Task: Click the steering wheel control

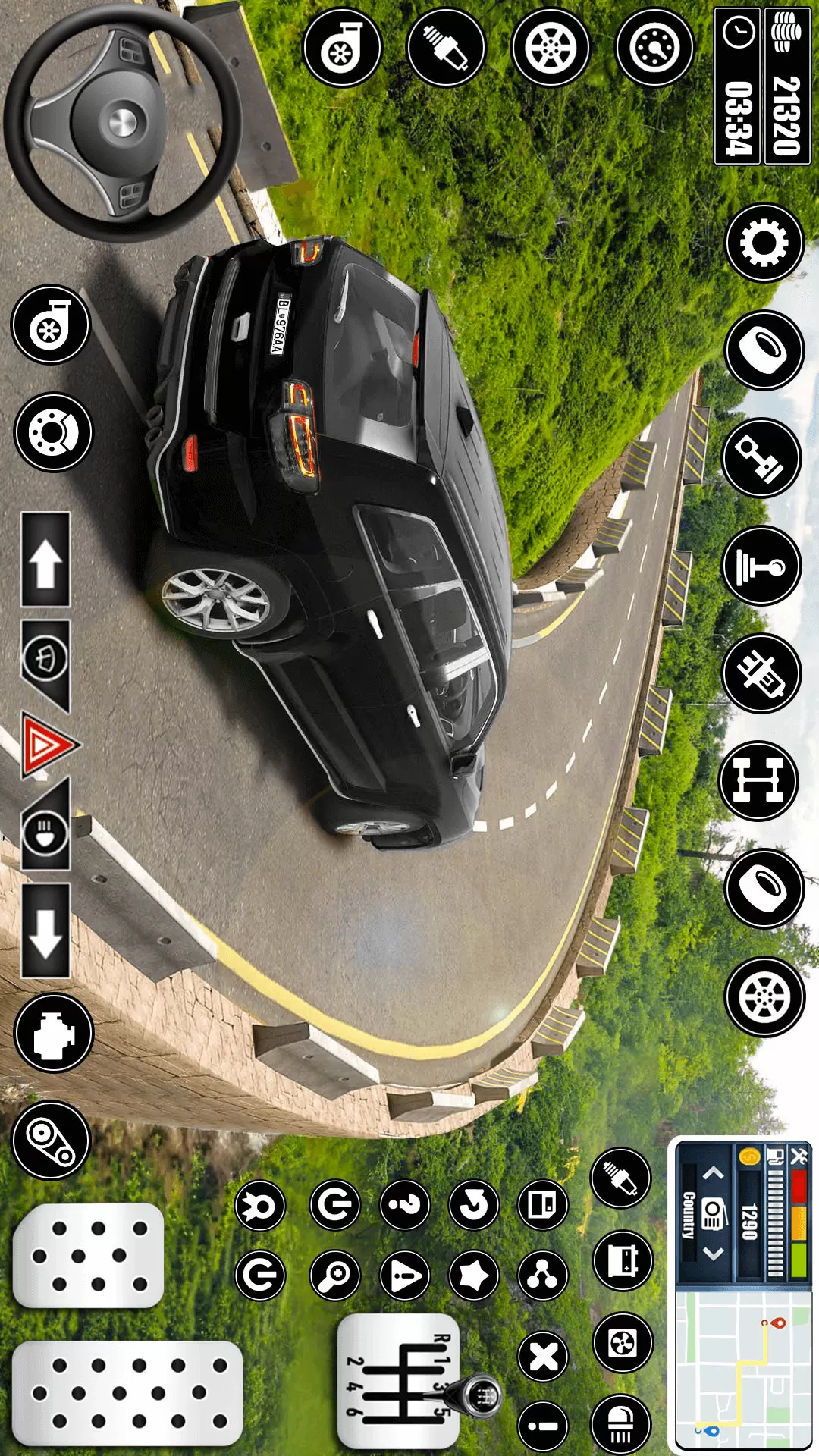Action: [x=121, y=123]
